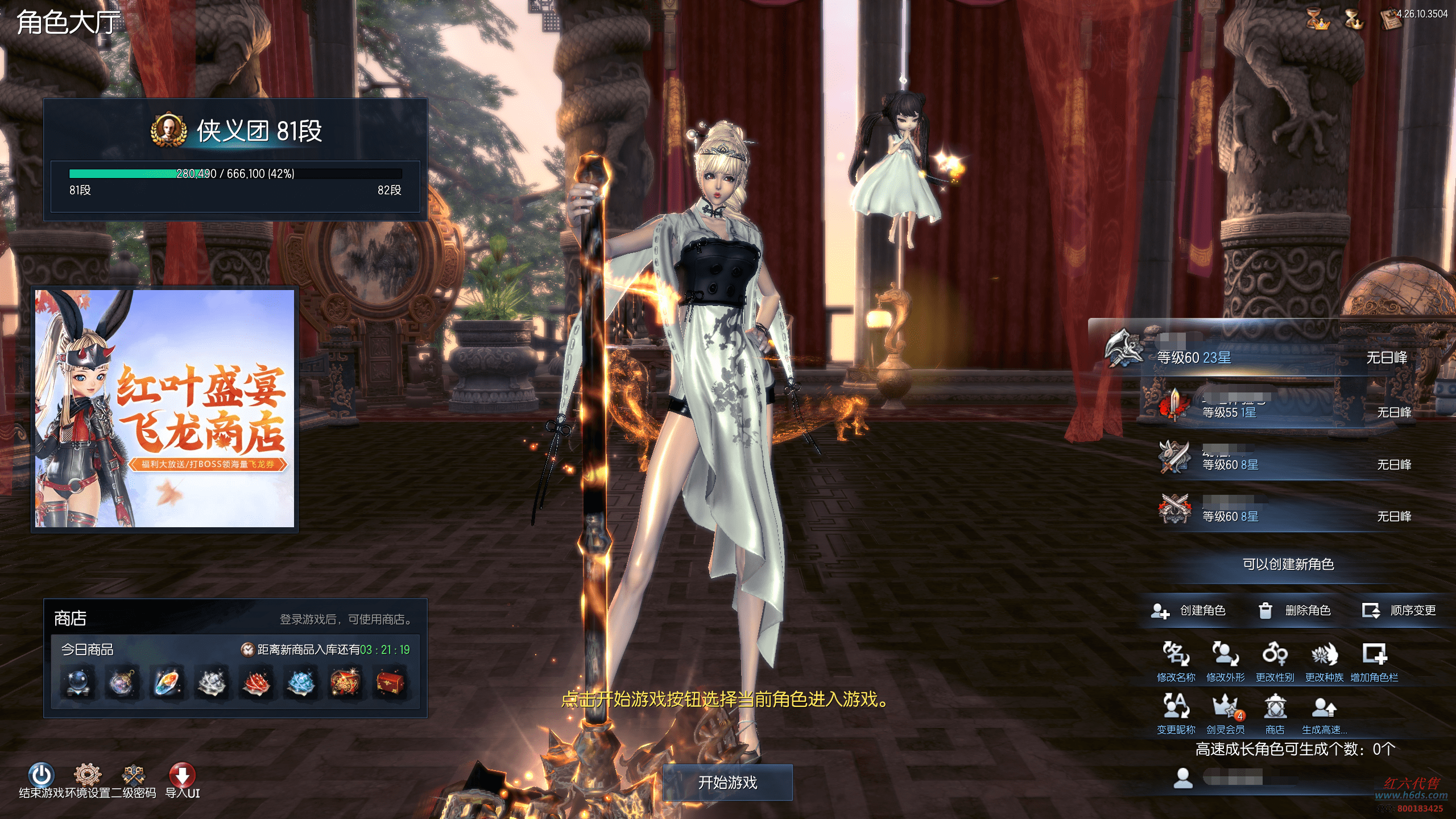This screenshot has height=819, width=1456.
Task: Open the 变更昵称 nickname change
Action: [x=1176, y=707]
